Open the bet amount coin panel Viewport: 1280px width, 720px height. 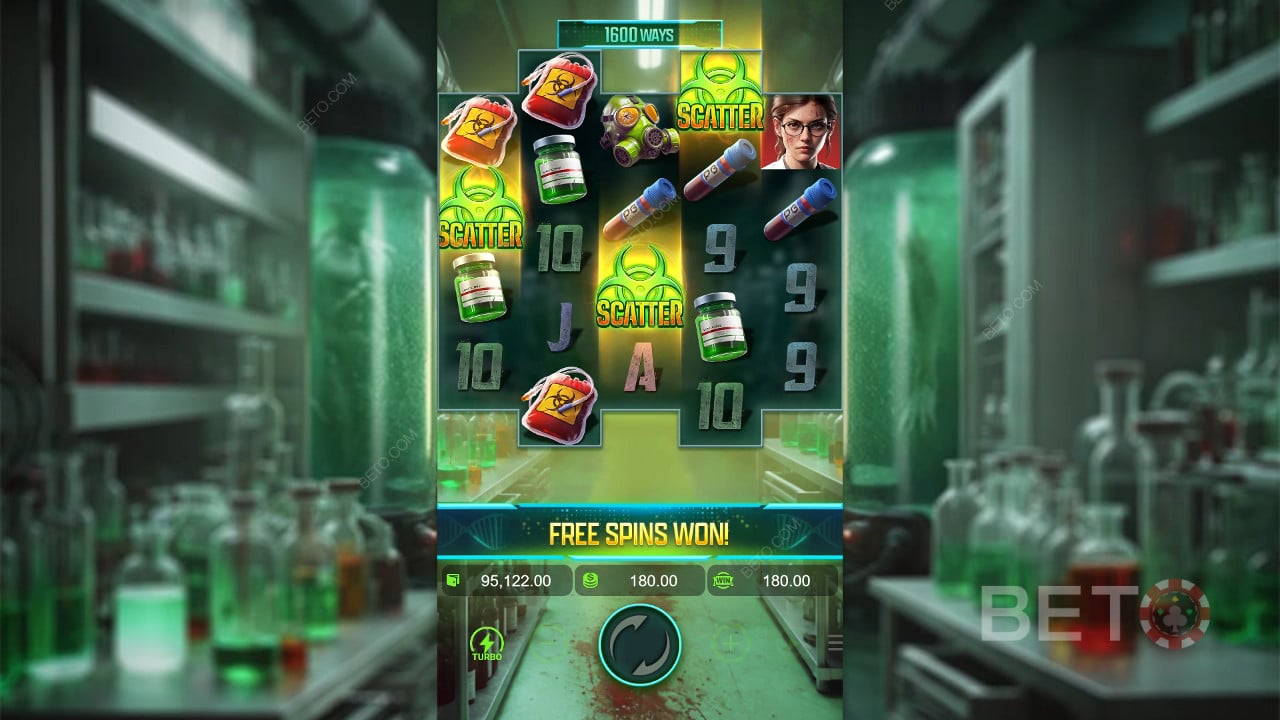[640, 580]
